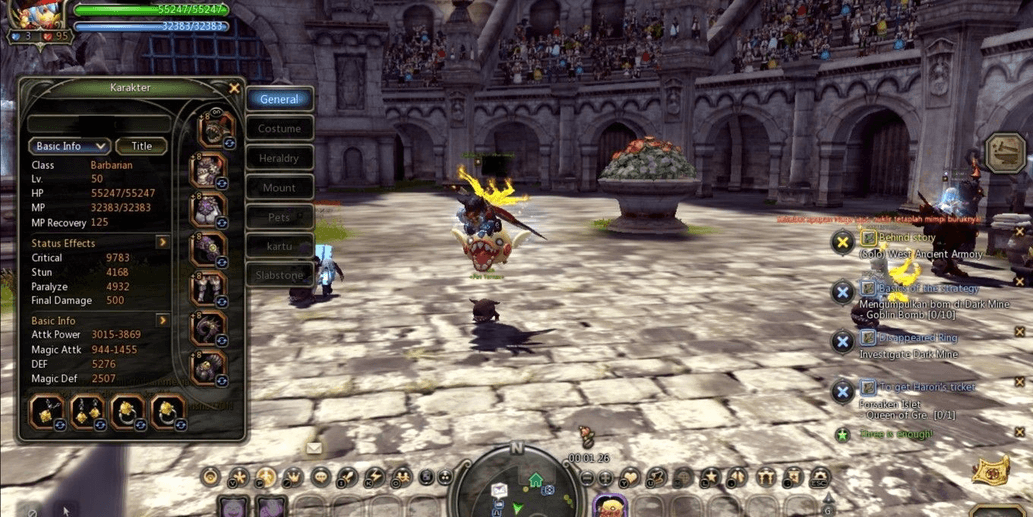Image resolution: width=1033 pixels, height=517 pixels.
Task: Click the compass minimap
Action: coord(516,484)
